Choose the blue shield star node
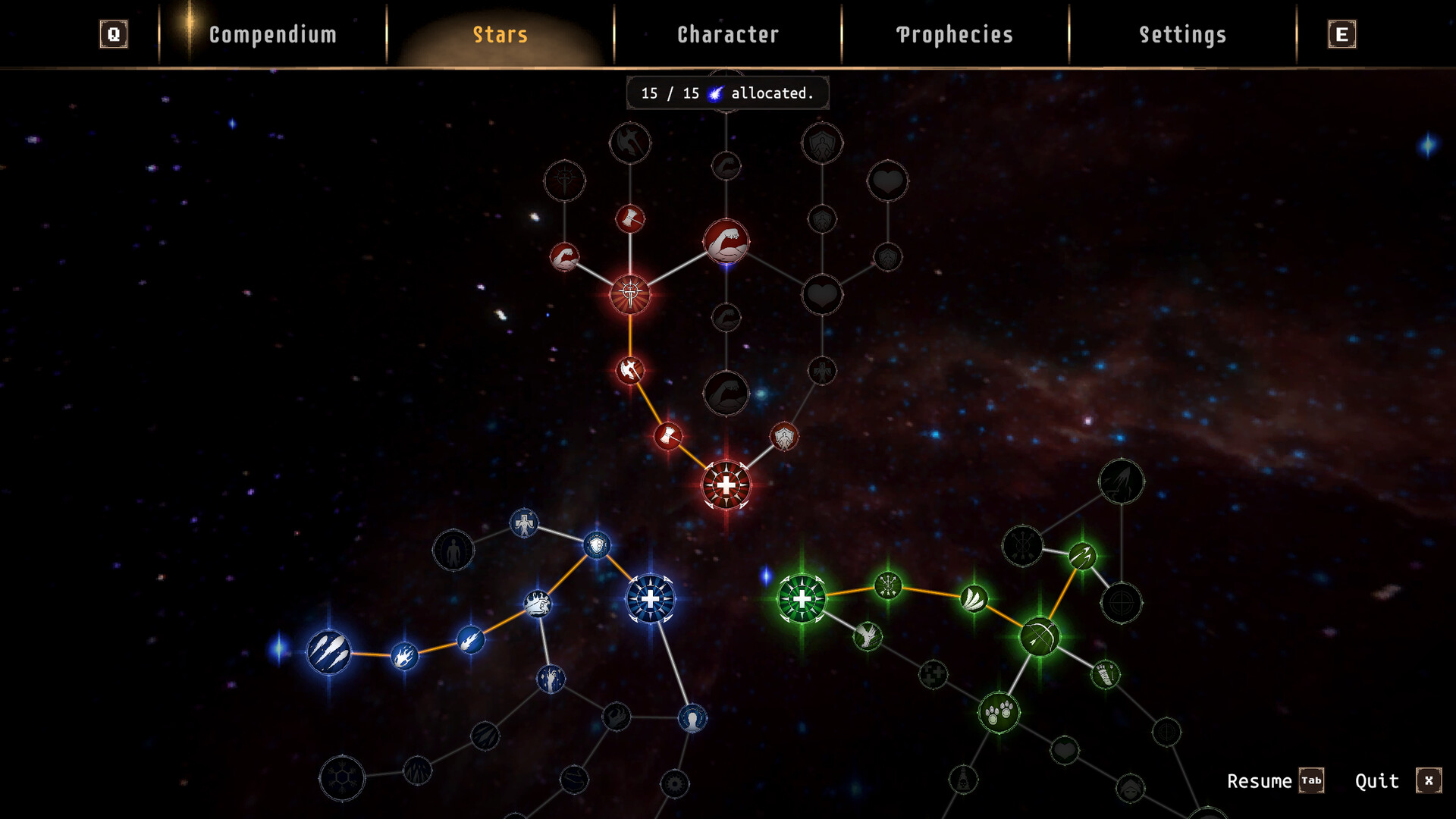 pyautogui.click(x=597, y=545)
